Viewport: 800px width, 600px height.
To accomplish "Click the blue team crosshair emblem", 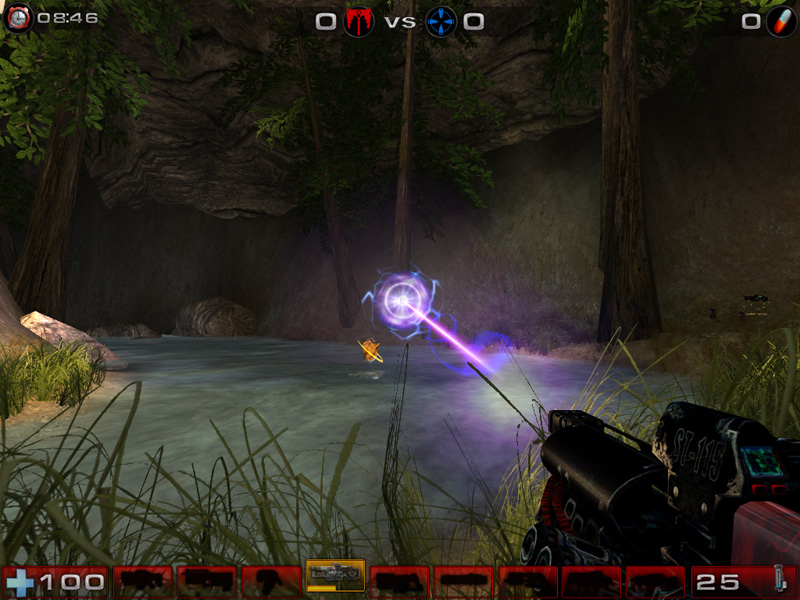I will tap(441, 21).
